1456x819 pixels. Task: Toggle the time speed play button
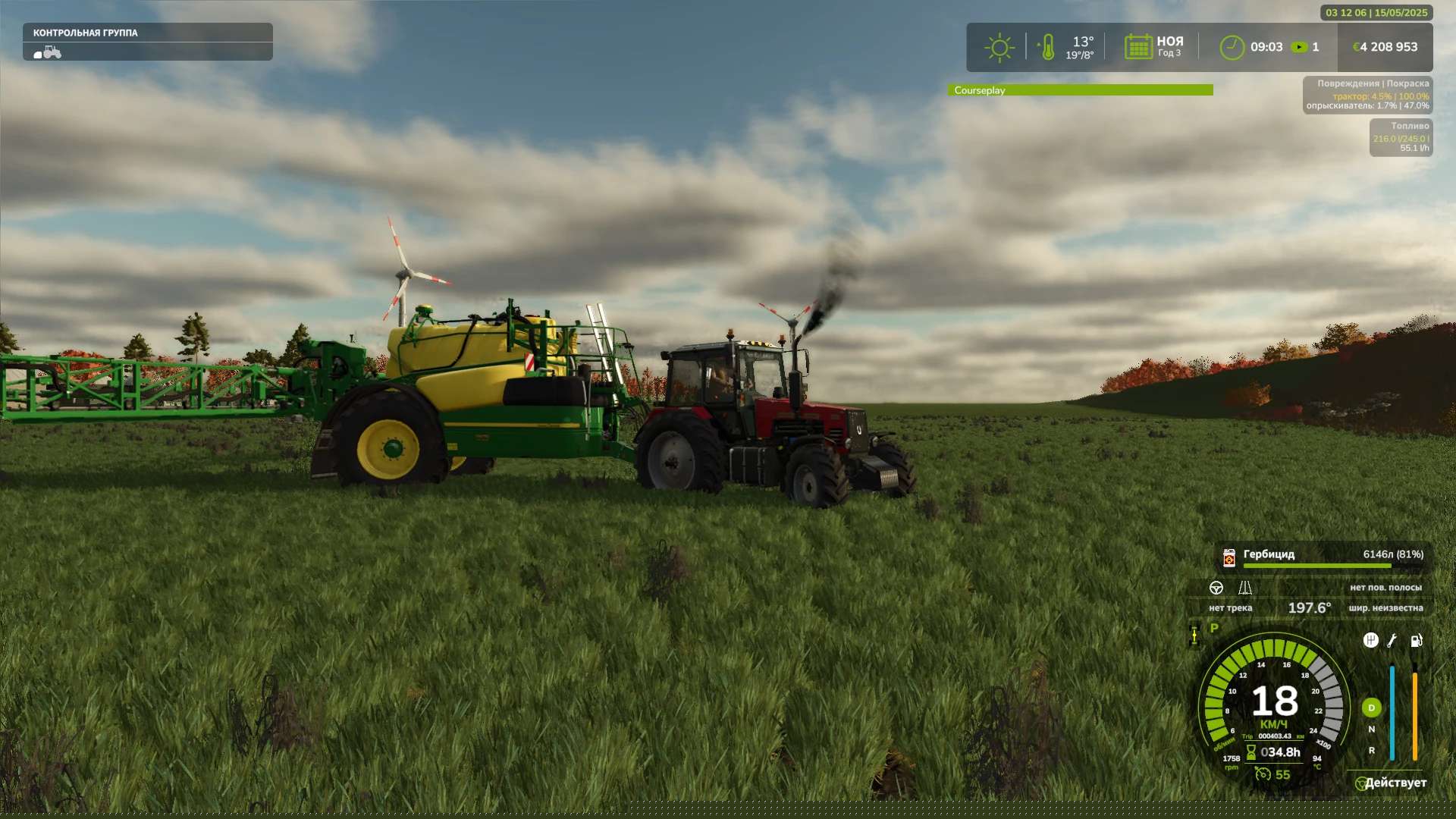click(x=1300, y=47)
